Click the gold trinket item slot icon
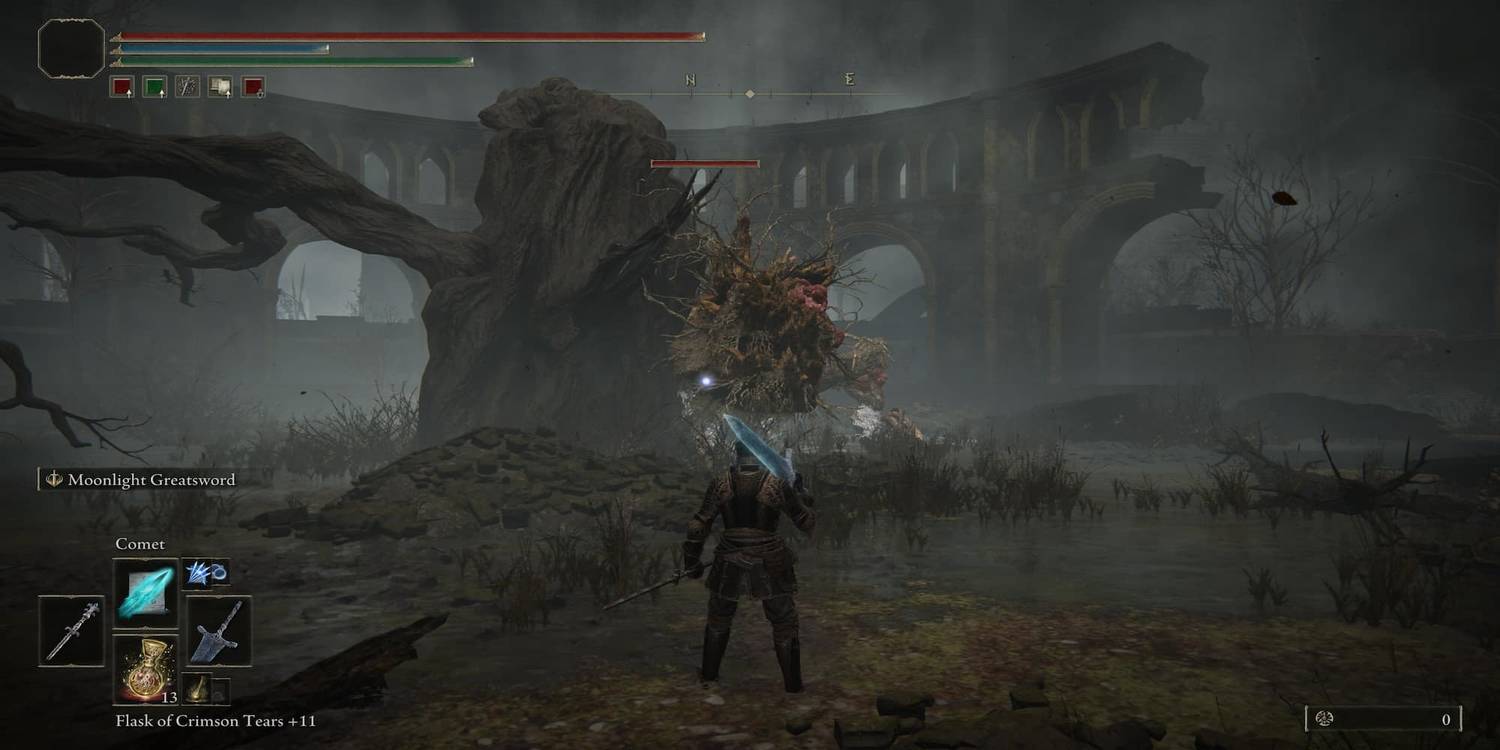Screen dimensions: 1500x750 point(198,688)
